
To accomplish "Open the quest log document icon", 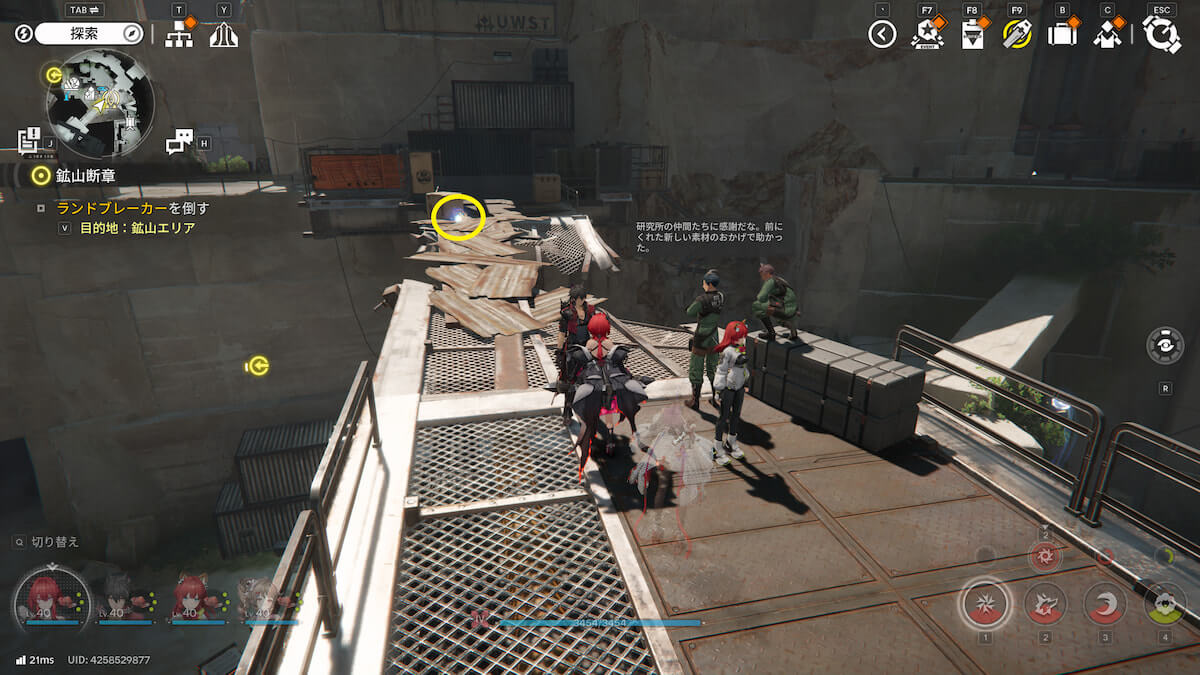I will point(28,138).
